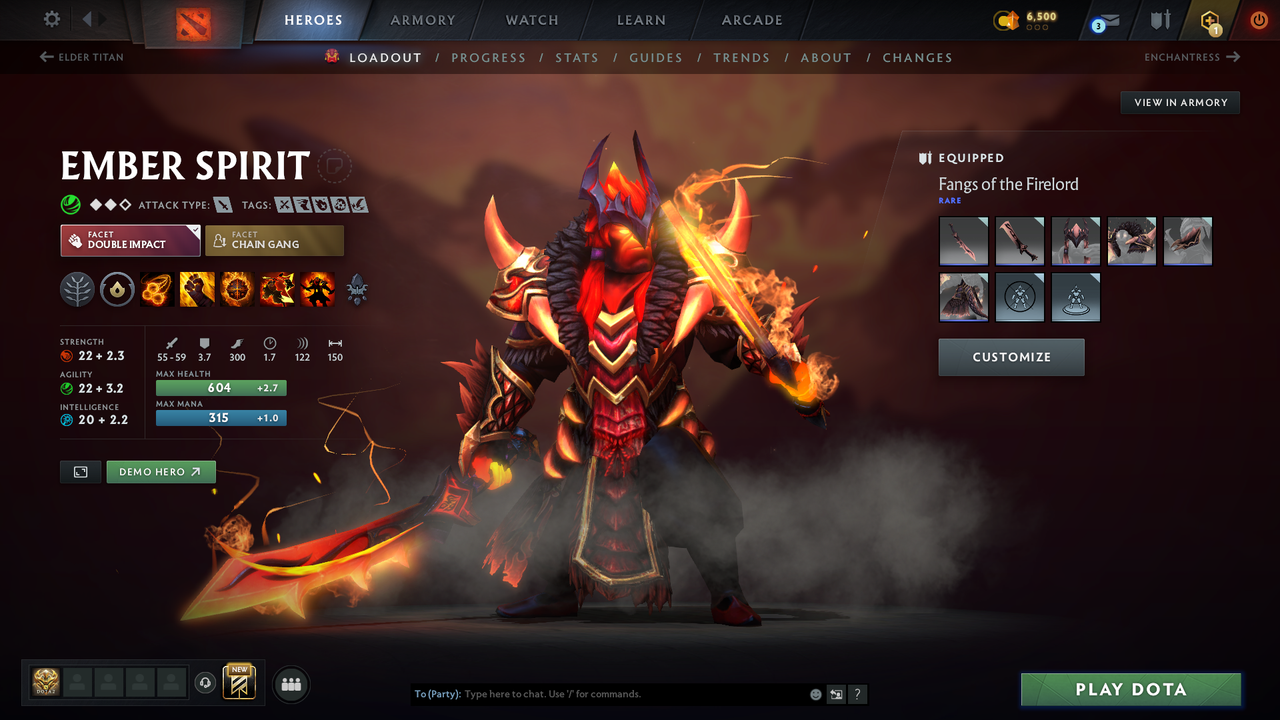This screenshot has height=720, width=1280.
Task: Select the Sleight of Fist ability icon
Action: 197,290
